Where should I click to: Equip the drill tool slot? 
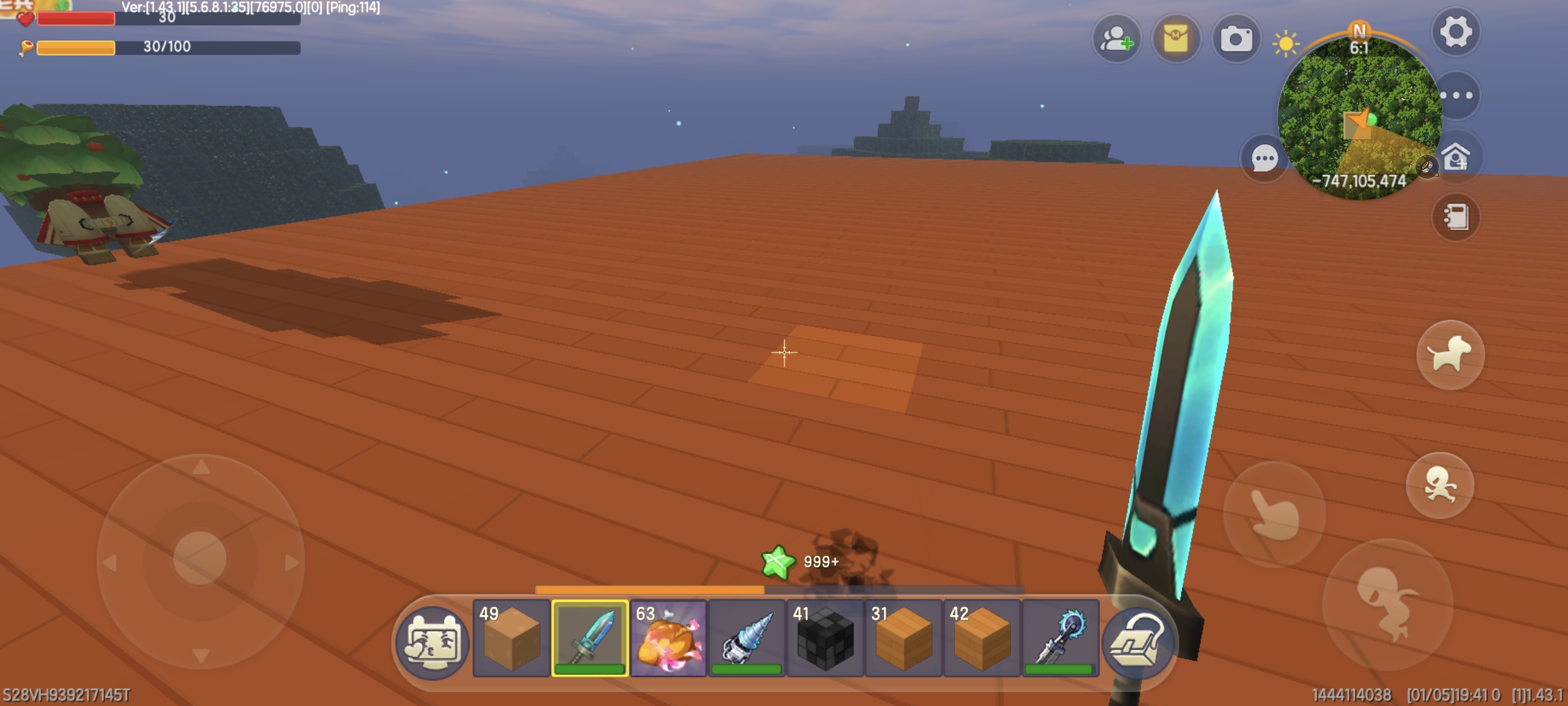[746, 638]
